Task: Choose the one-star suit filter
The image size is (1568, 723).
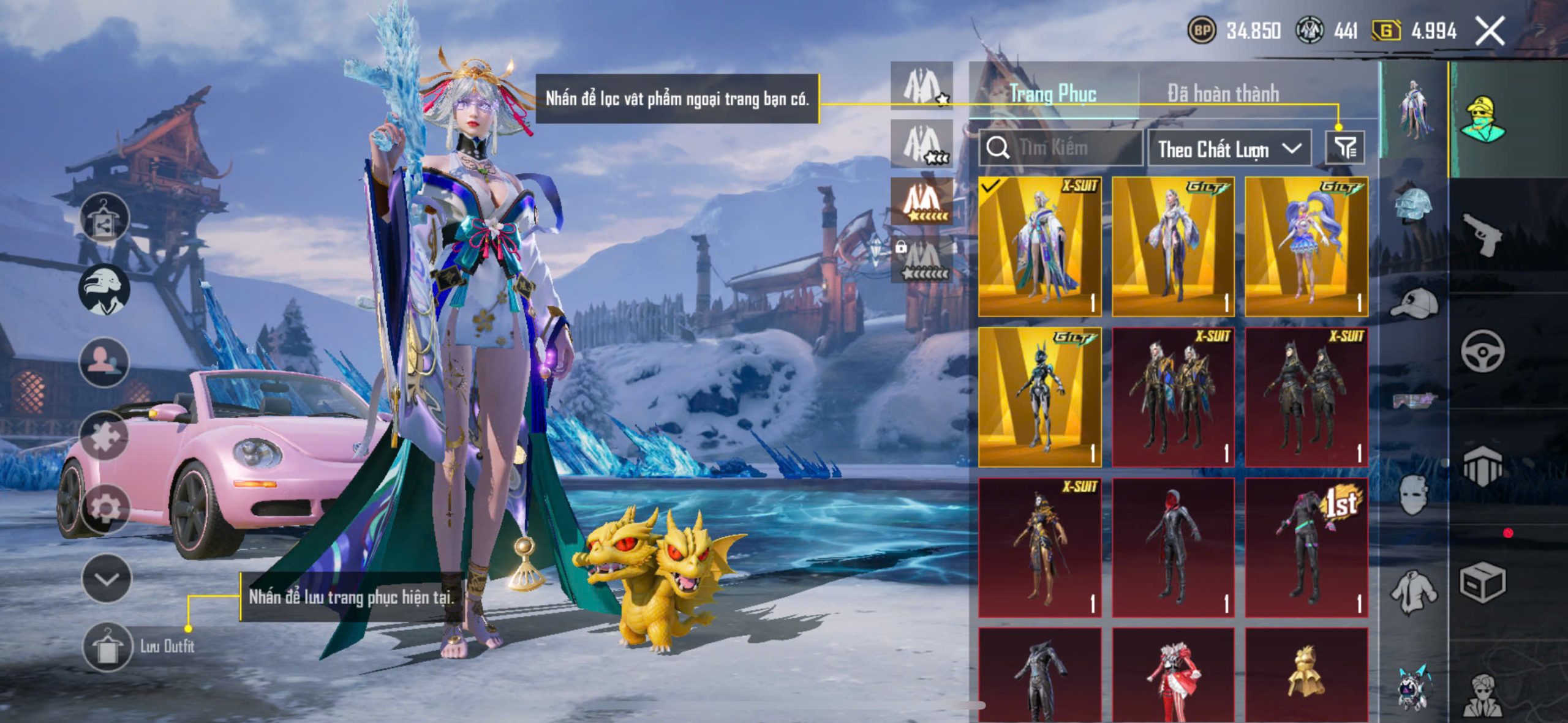Action: pyautogui.click(x=922, y=86)
